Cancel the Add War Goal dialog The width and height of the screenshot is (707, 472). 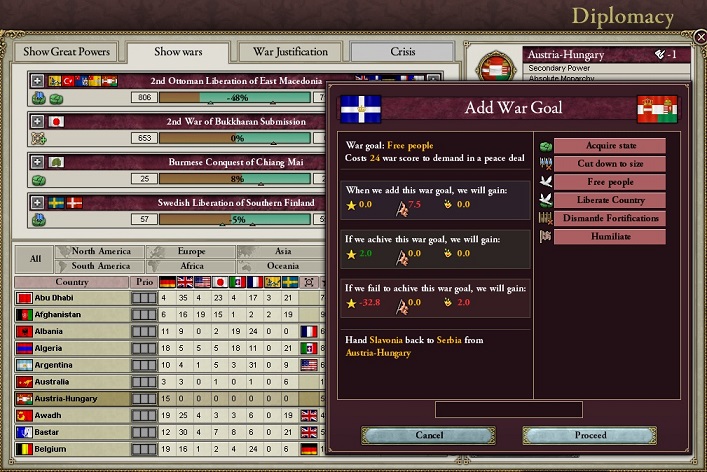(427, 435)
